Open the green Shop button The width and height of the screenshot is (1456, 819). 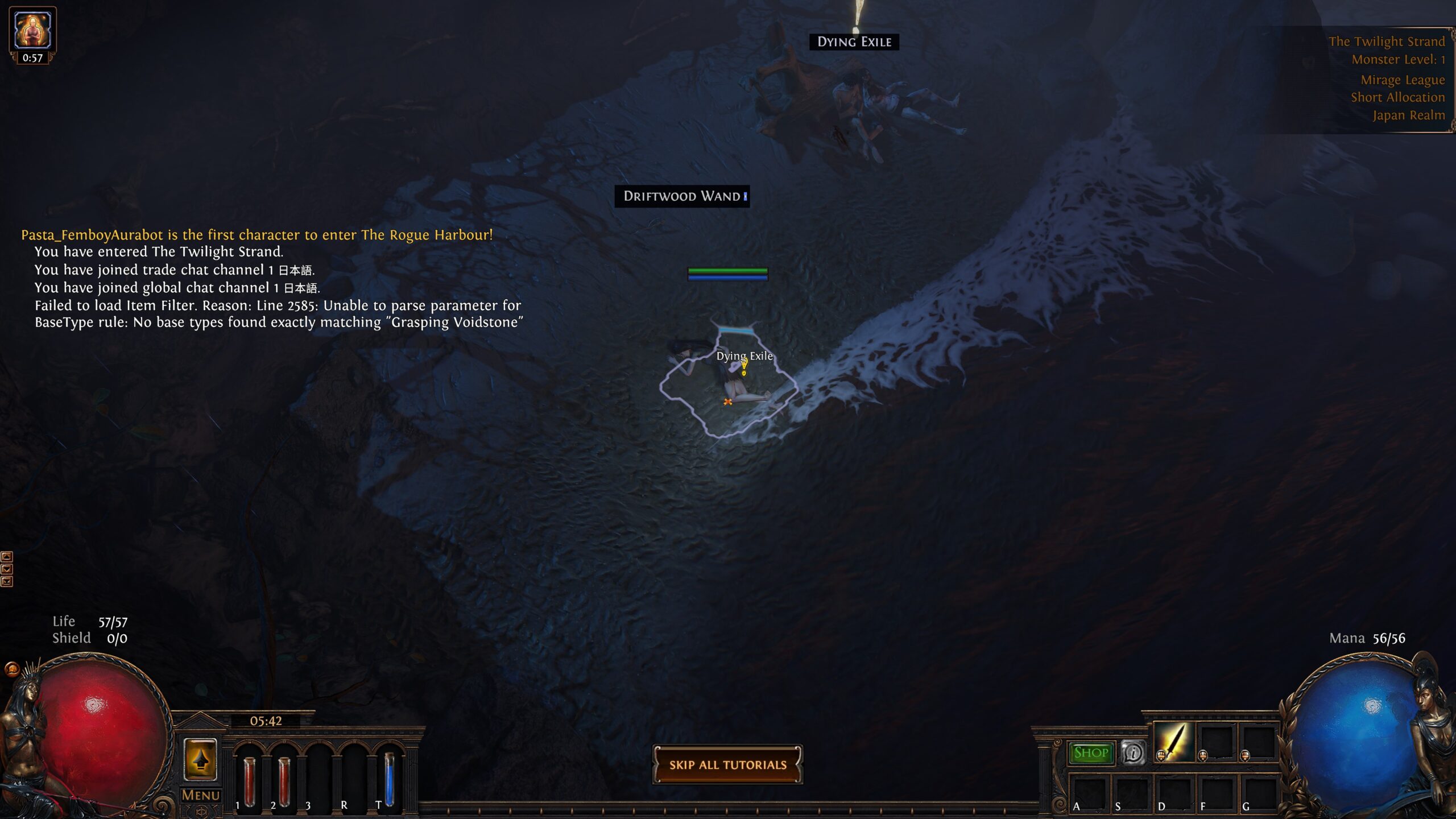(1090, 753)
